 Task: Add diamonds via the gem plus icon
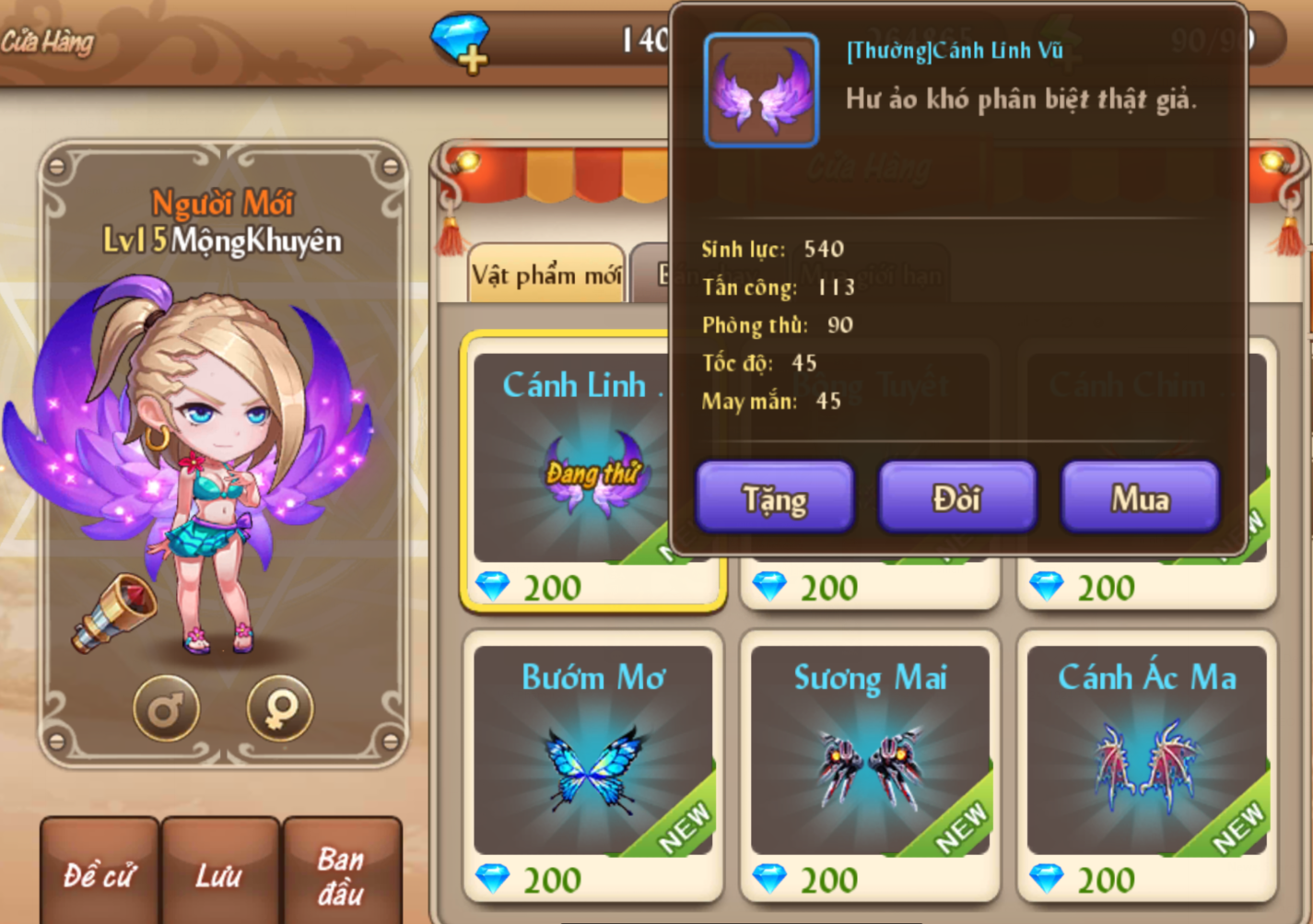pos(461,42)
